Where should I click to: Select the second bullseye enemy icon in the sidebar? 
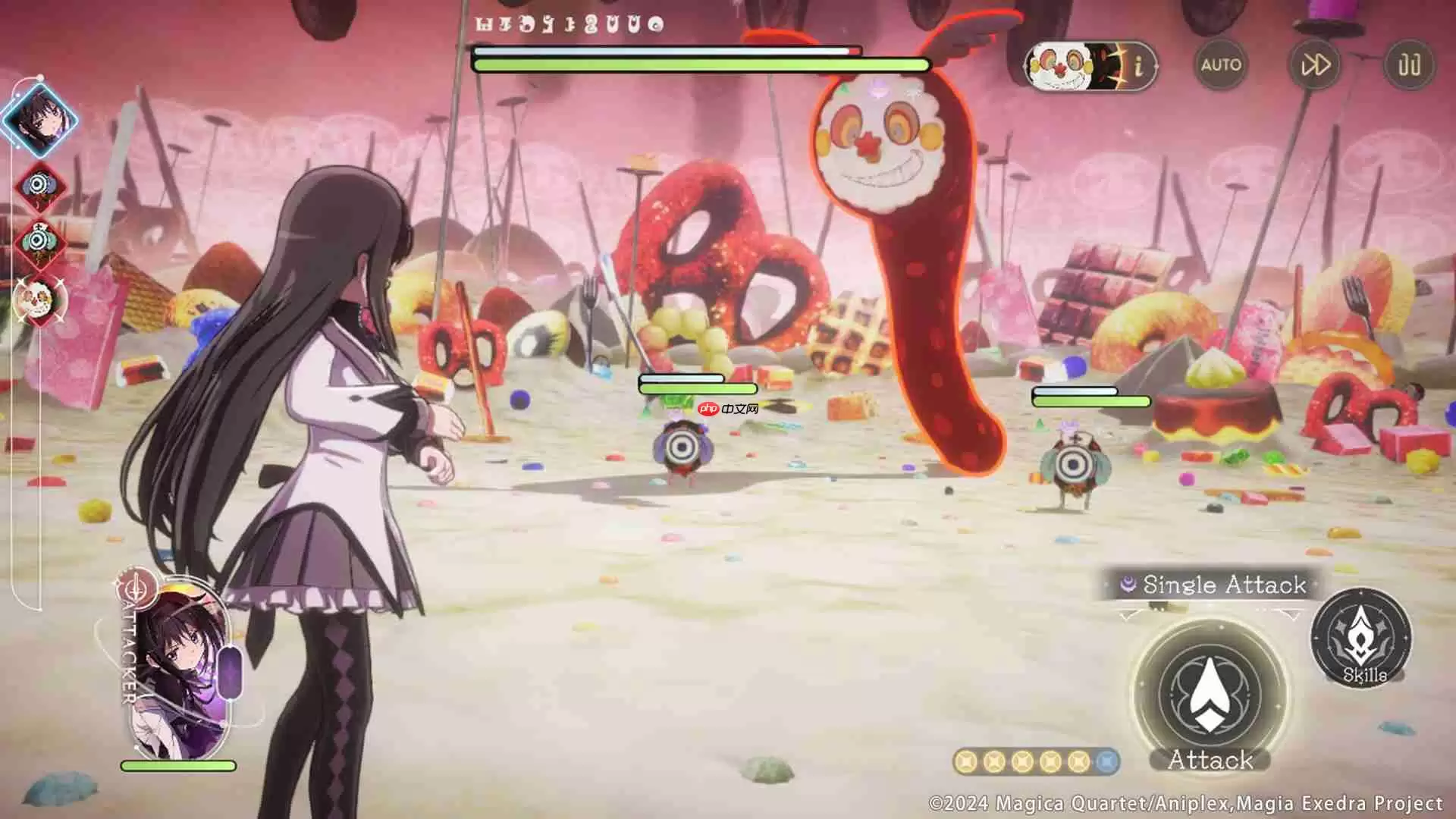pyautogui.click(x=39, y=243)
